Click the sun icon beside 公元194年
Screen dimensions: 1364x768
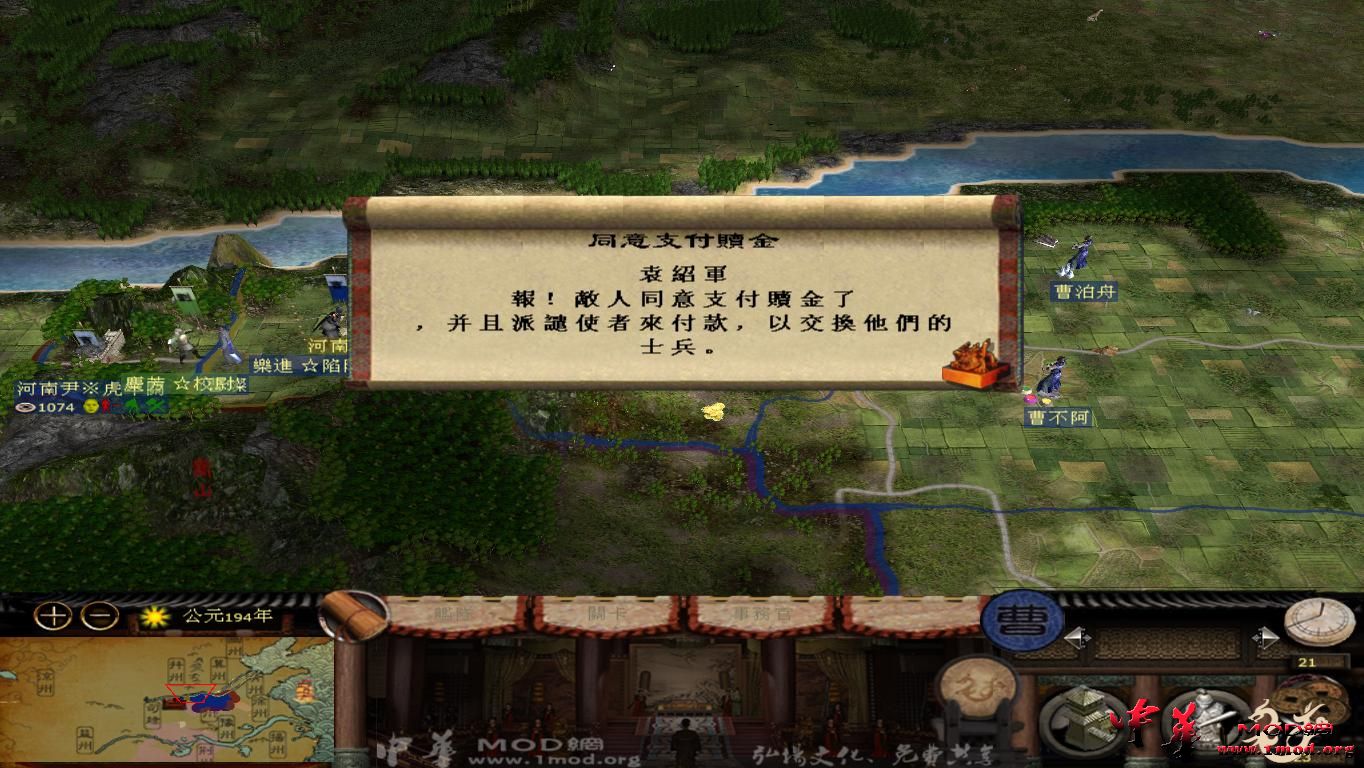tap(153, 618)
